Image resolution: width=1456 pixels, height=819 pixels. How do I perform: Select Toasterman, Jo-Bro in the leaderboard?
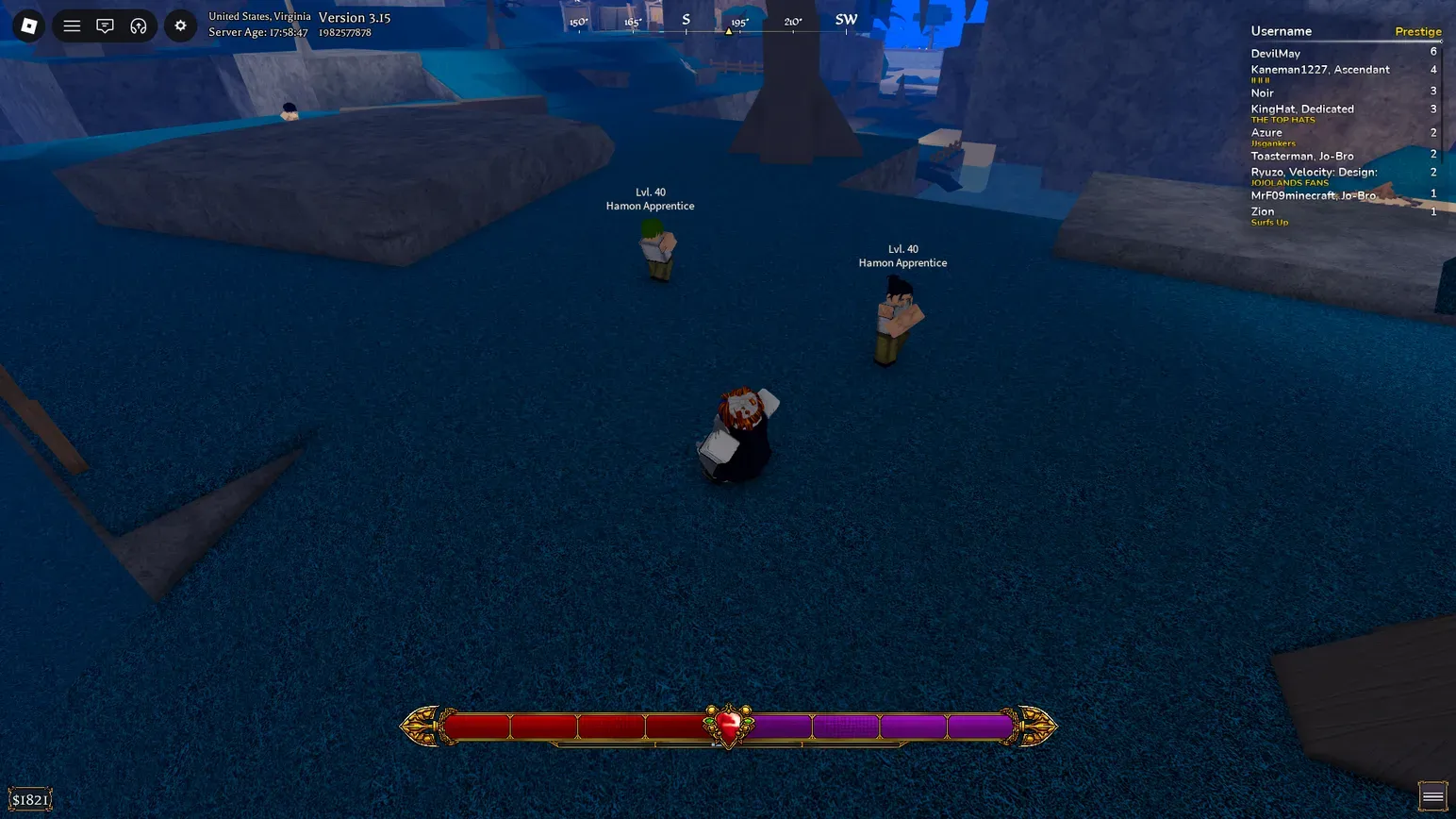(1302, 156)
